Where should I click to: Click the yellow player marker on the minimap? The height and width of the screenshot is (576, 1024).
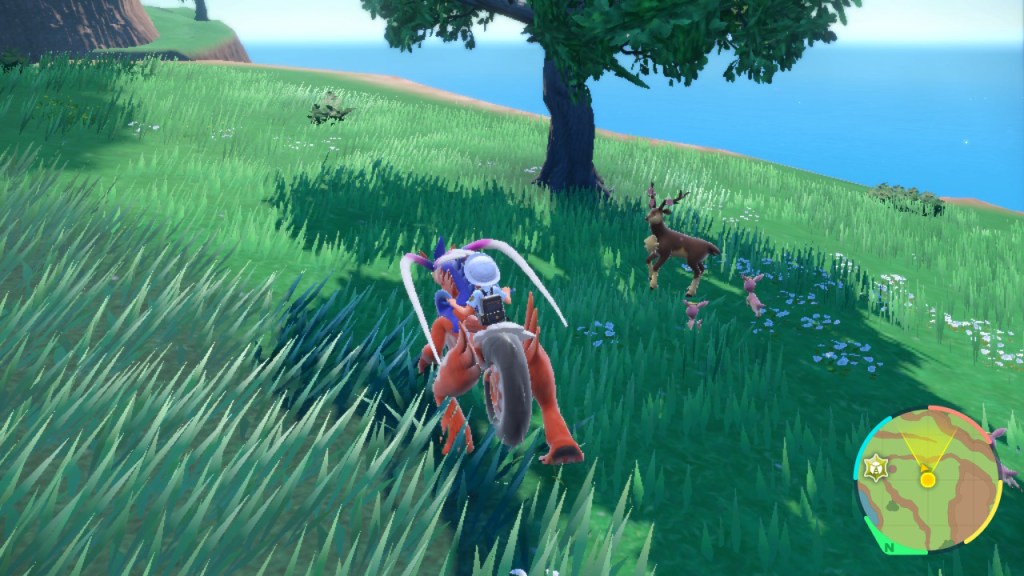(x=927, y=480)
